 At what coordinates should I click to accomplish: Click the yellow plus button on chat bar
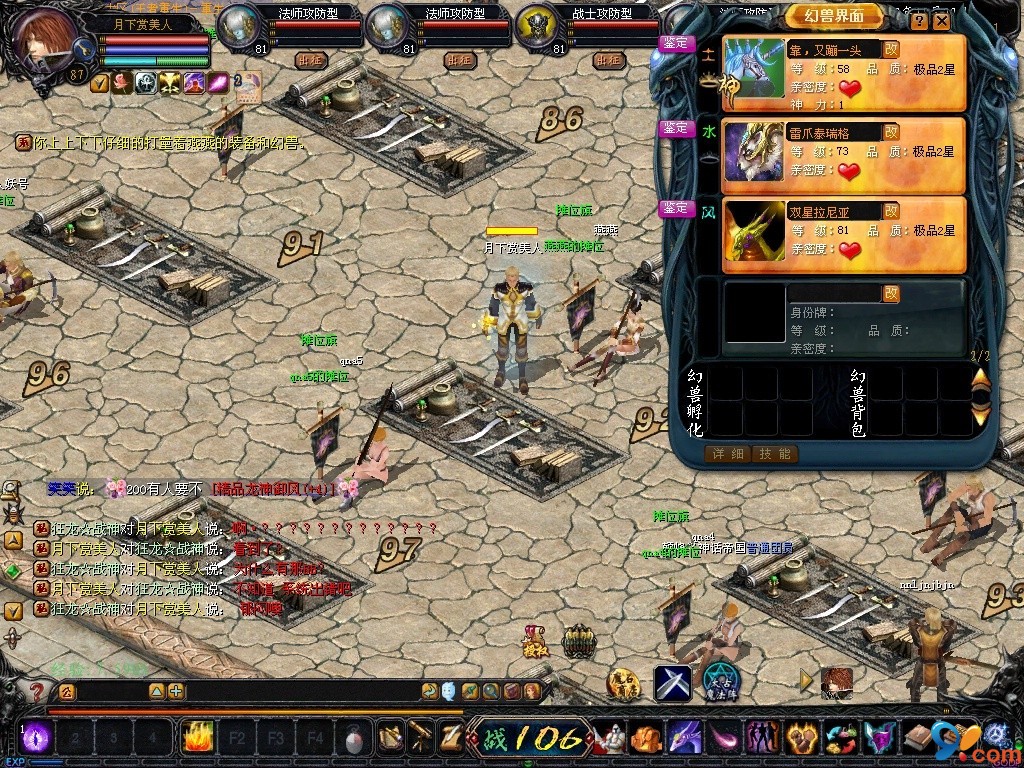tap(176, 691)
